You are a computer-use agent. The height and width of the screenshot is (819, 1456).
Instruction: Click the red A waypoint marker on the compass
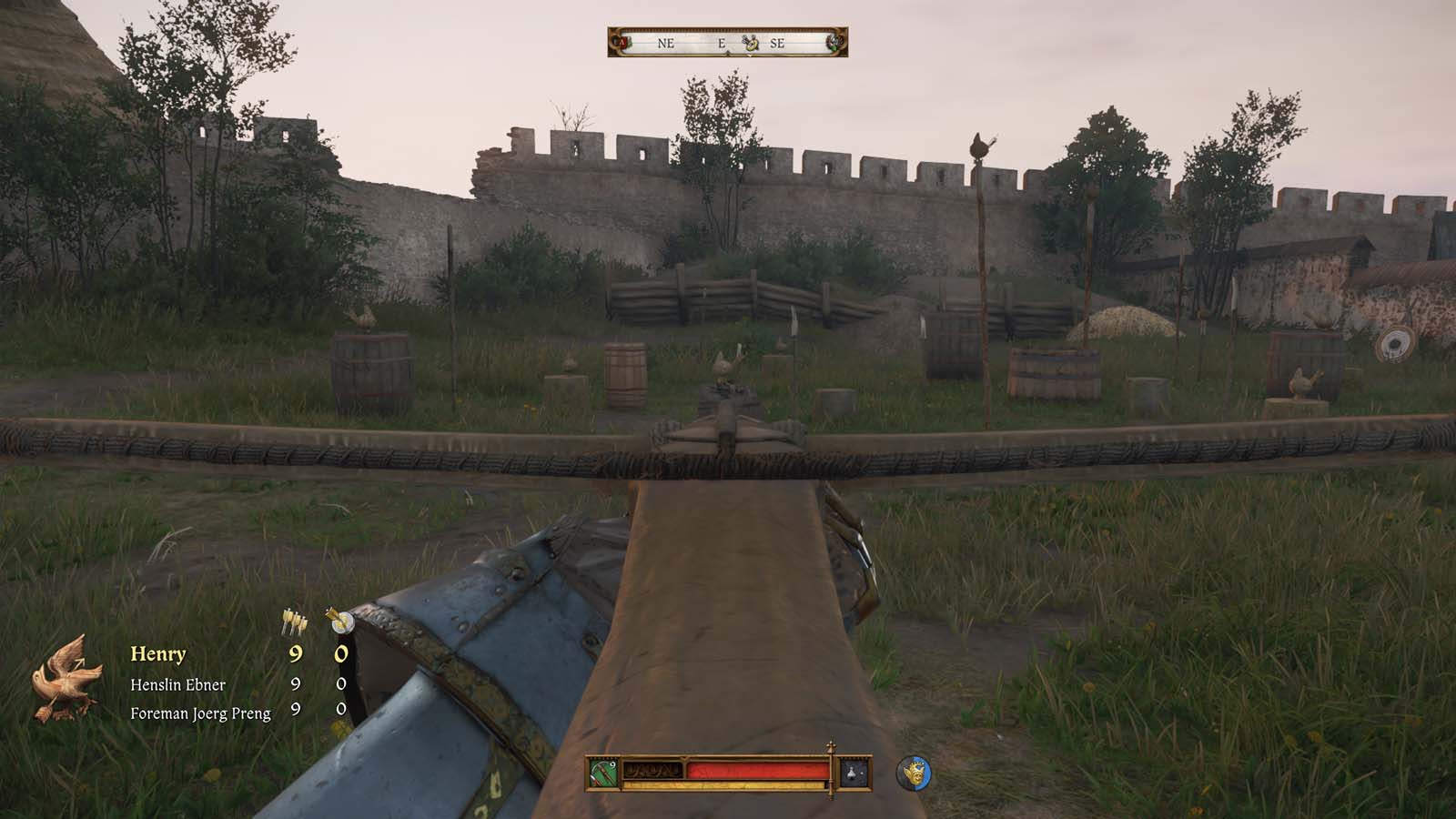coord(622,42)
